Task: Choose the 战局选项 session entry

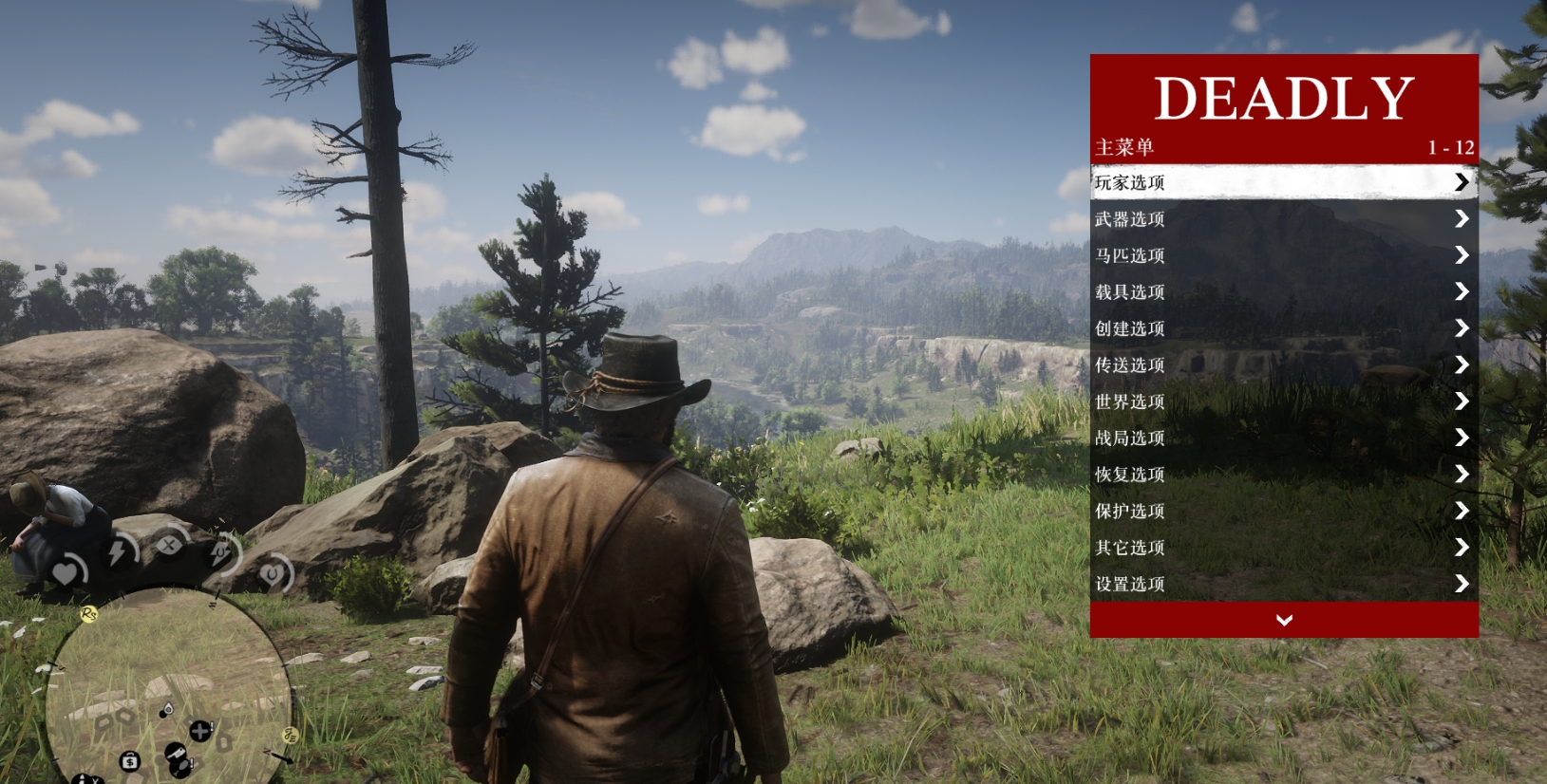Action: coord(1283,439)
